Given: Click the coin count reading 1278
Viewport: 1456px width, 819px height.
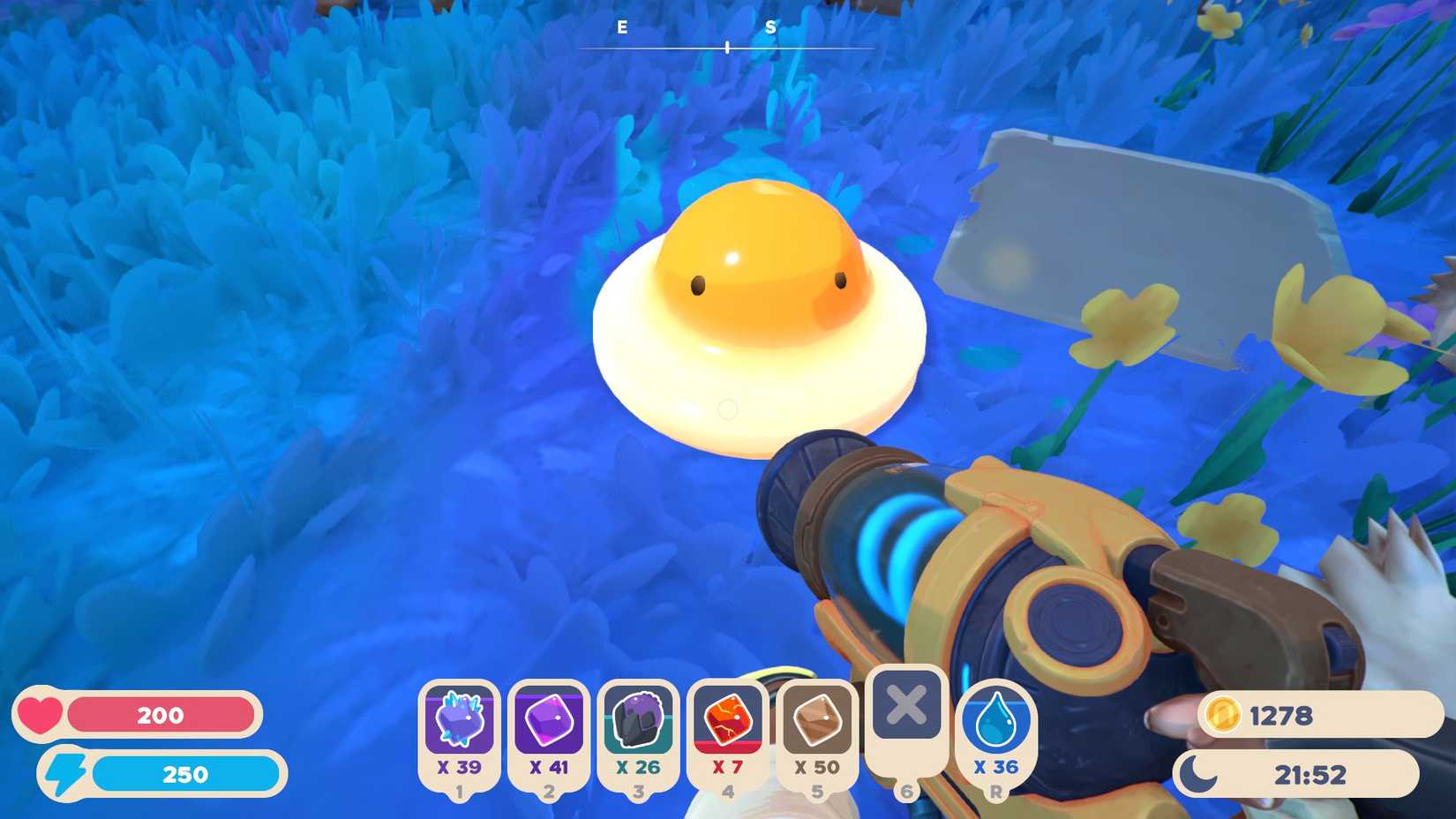Looking at the screenshot, I should coord(1280,717).
